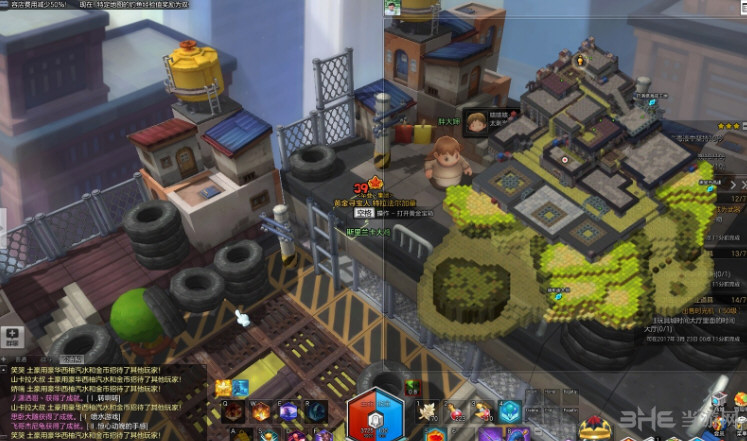
Task: Click the golden buff icon above skills
Action: click(223, 387)
